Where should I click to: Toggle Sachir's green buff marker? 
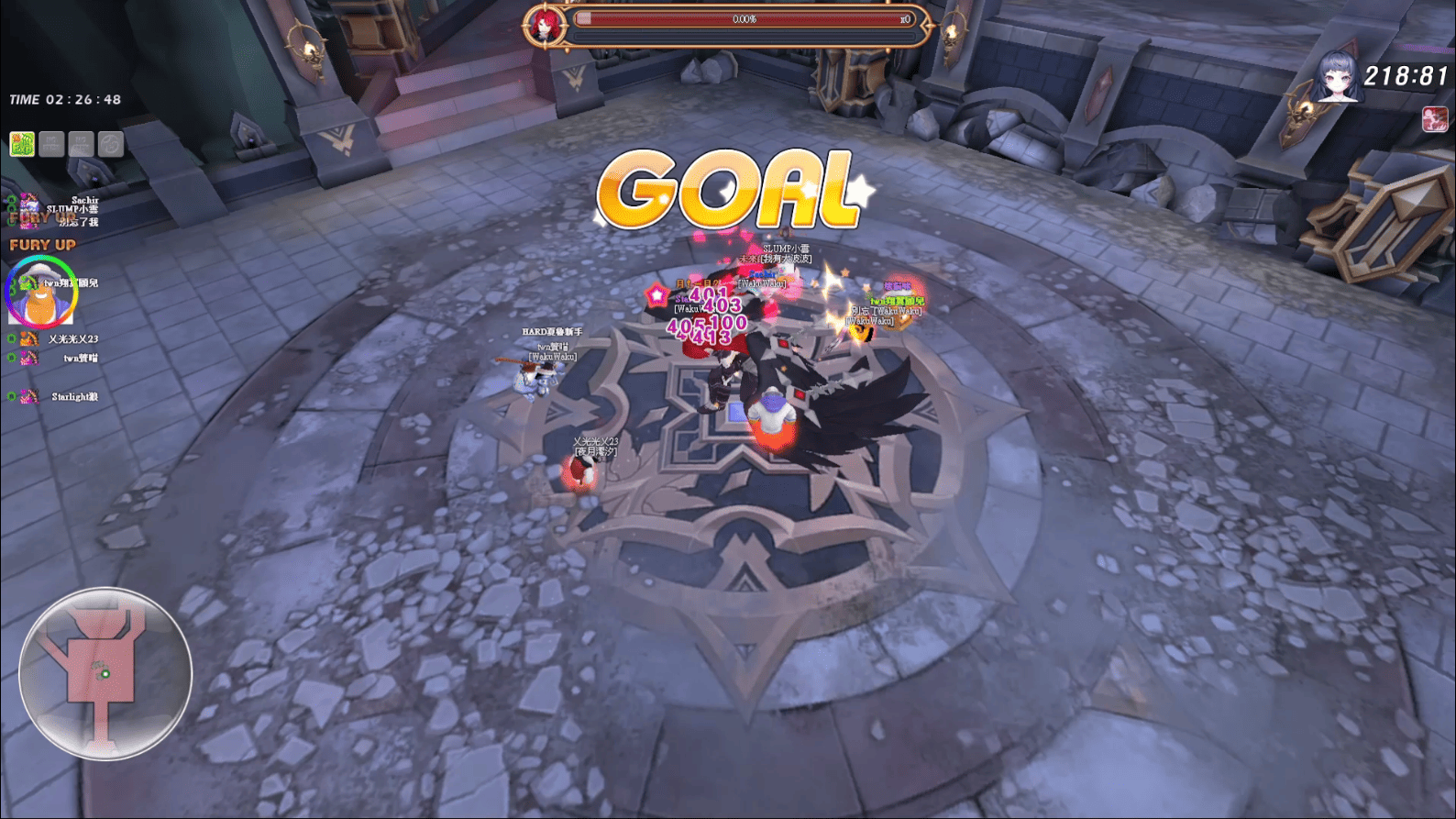click(12, 200)
